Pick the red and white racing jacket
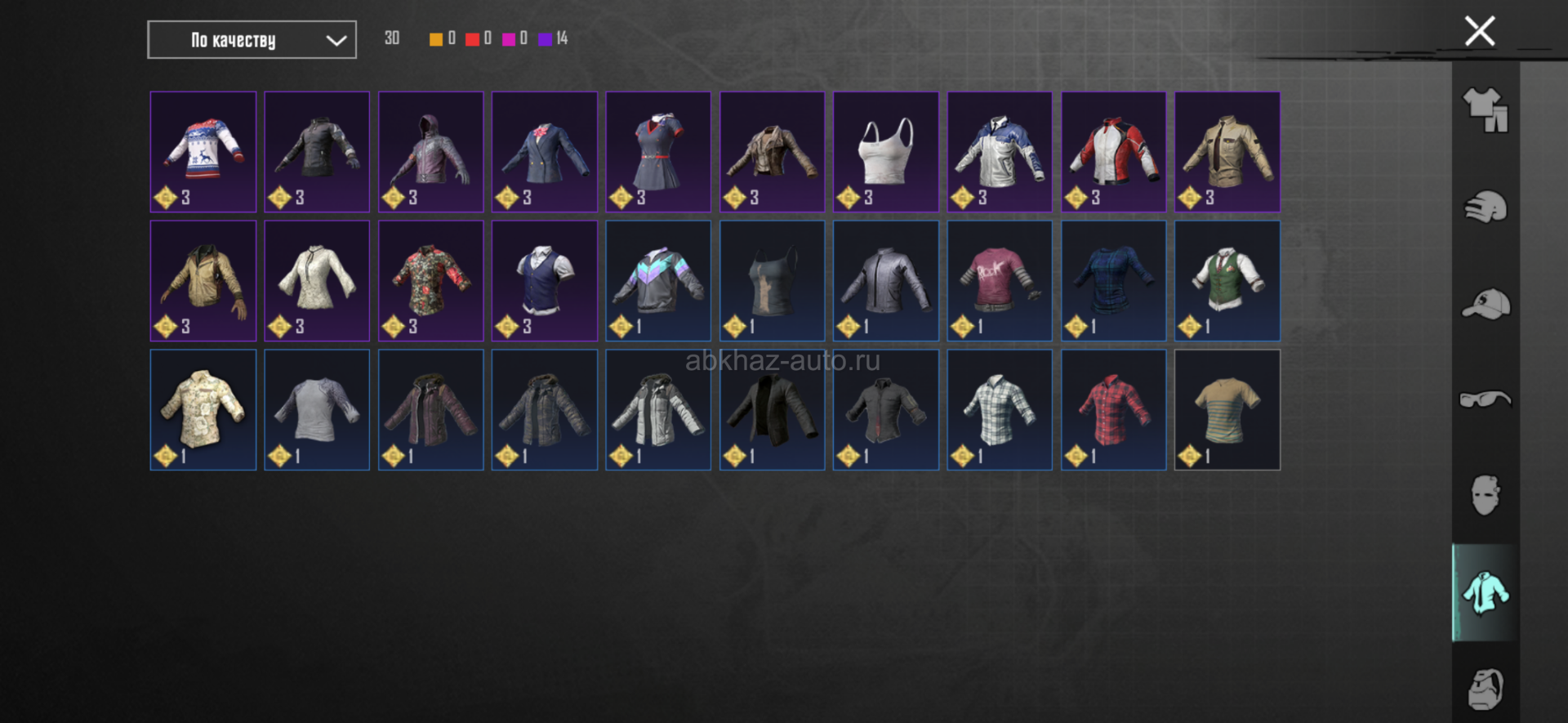The width and height of the screenshot is (1568, 723). 1114,152
